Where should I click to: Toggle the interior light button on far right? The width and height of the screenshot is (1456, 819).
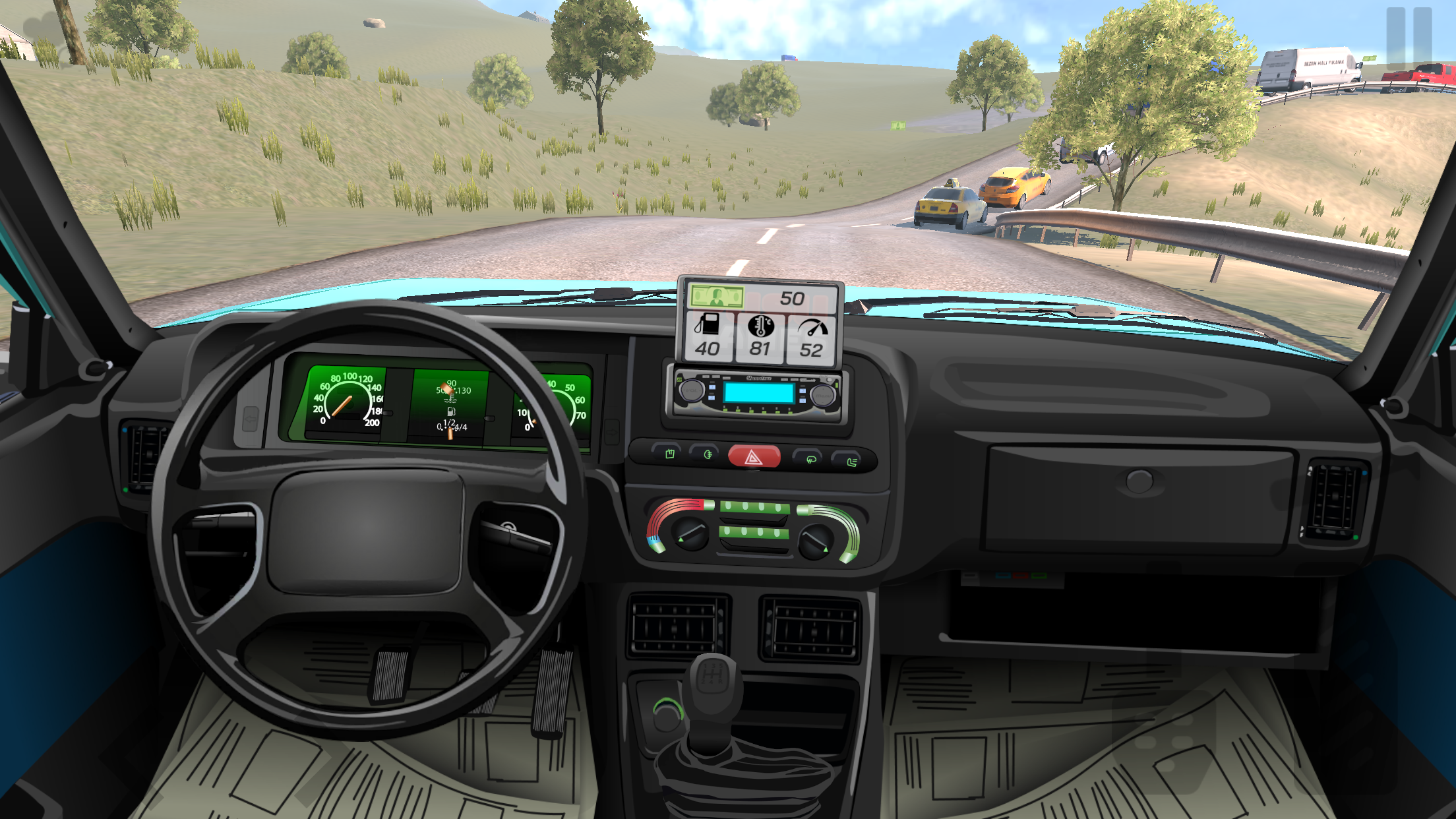pyautogui.click(x=846, y=459)
